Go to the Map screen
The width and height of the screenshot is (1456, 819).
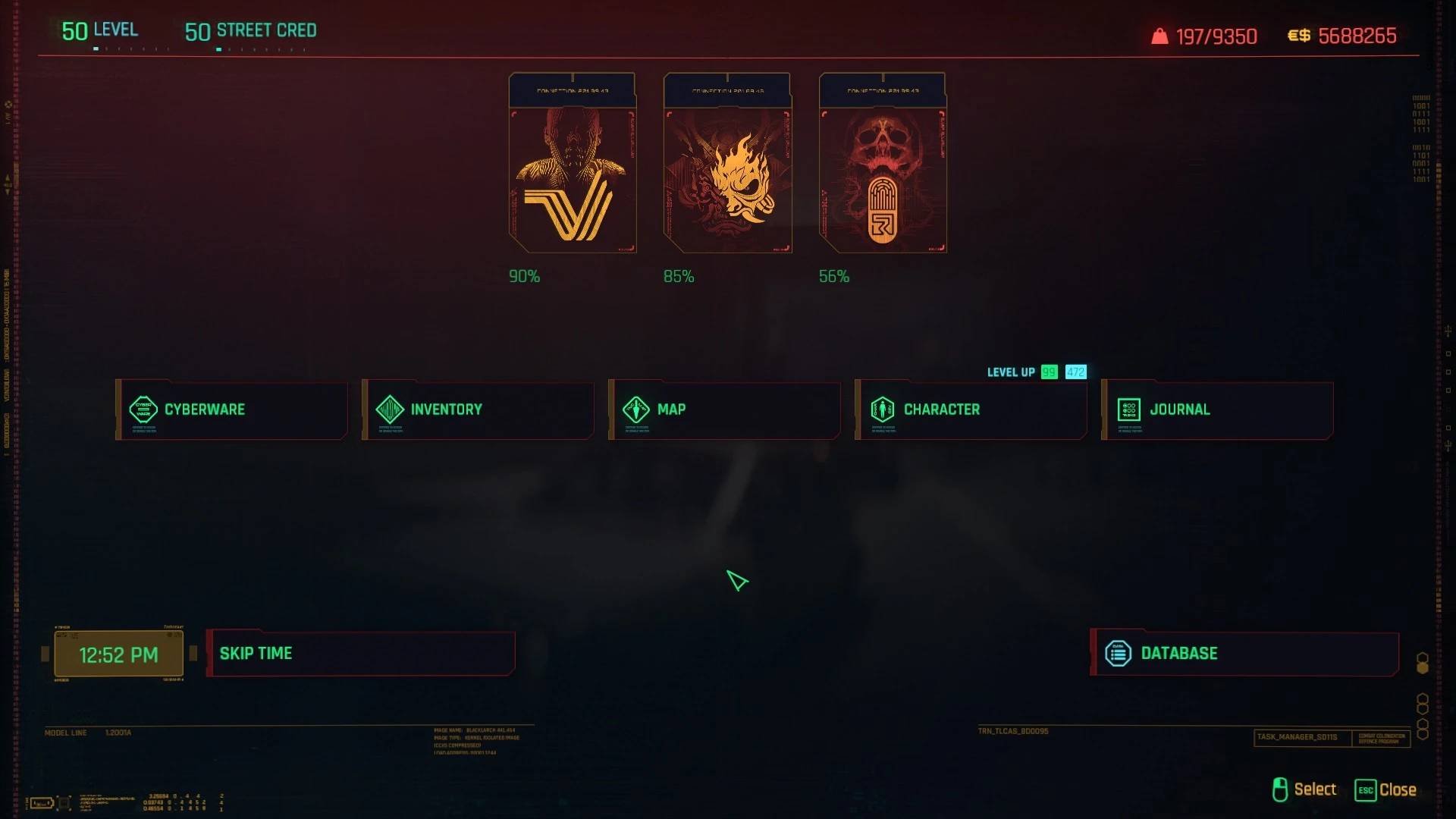724,409
